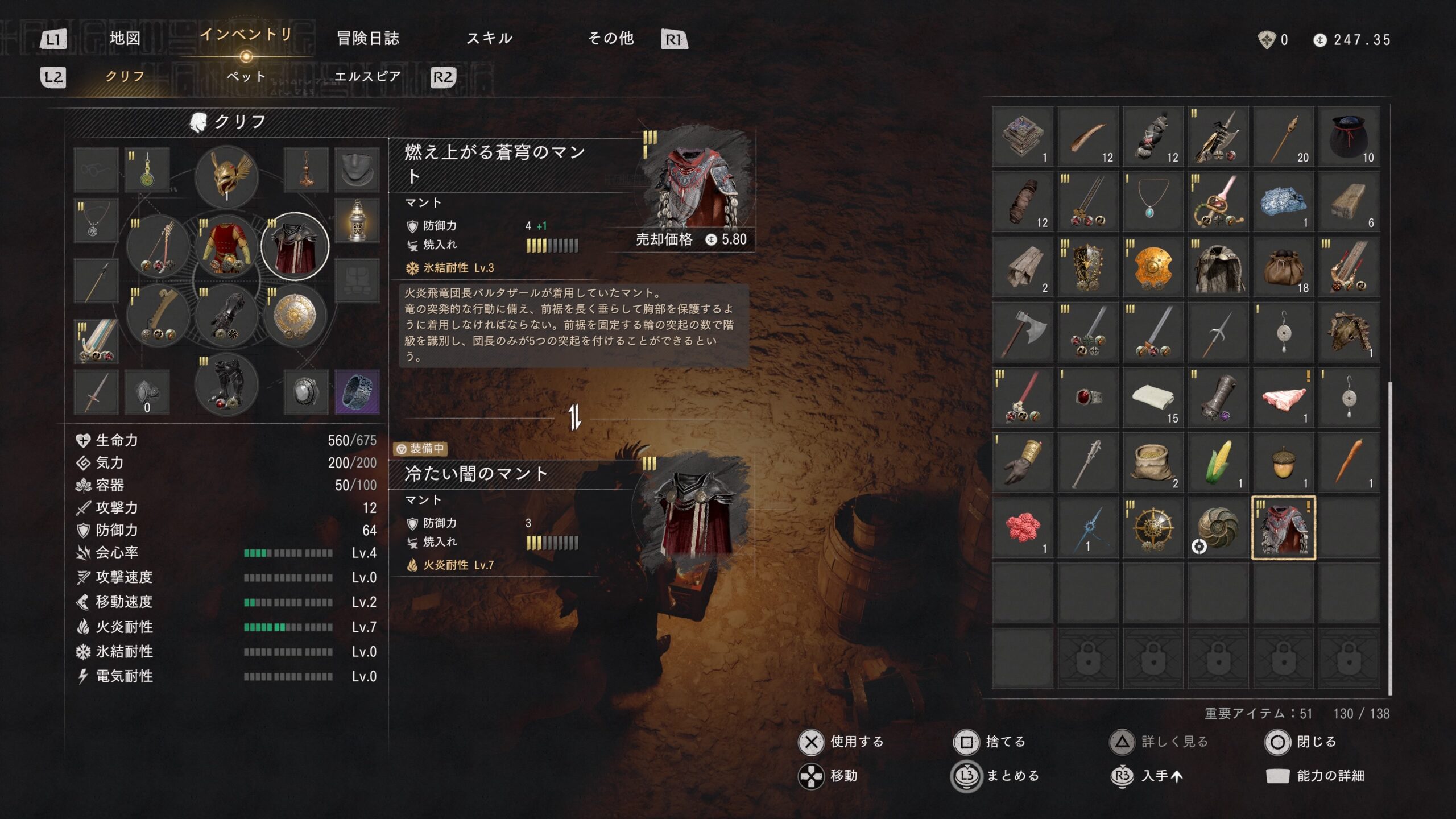Select the スキル tab
Viewport: 1456px width, 819px height.
[x=489, y=39]
